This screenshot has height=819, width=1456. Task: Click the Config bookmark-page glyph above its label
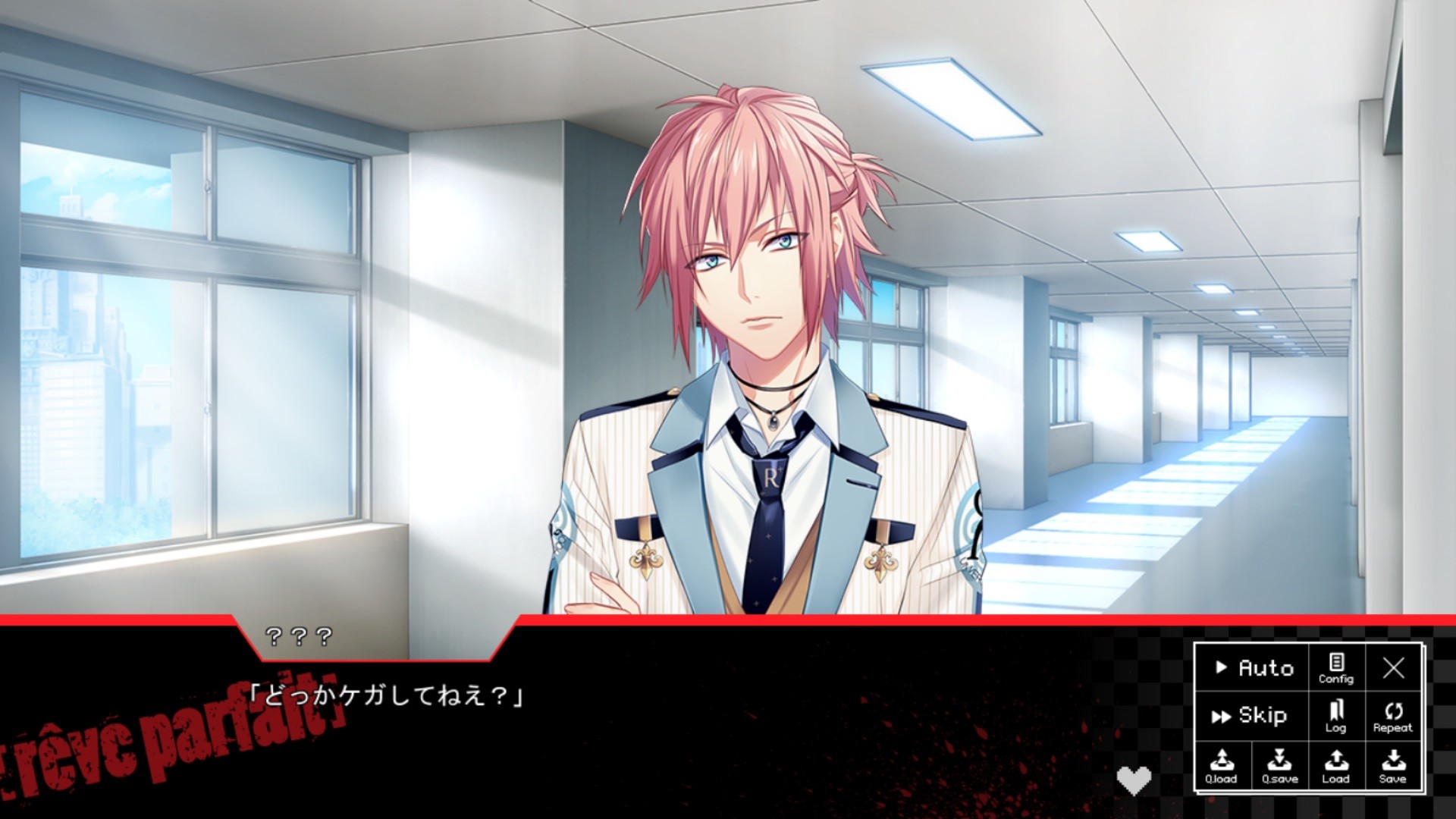[1337, 662]
